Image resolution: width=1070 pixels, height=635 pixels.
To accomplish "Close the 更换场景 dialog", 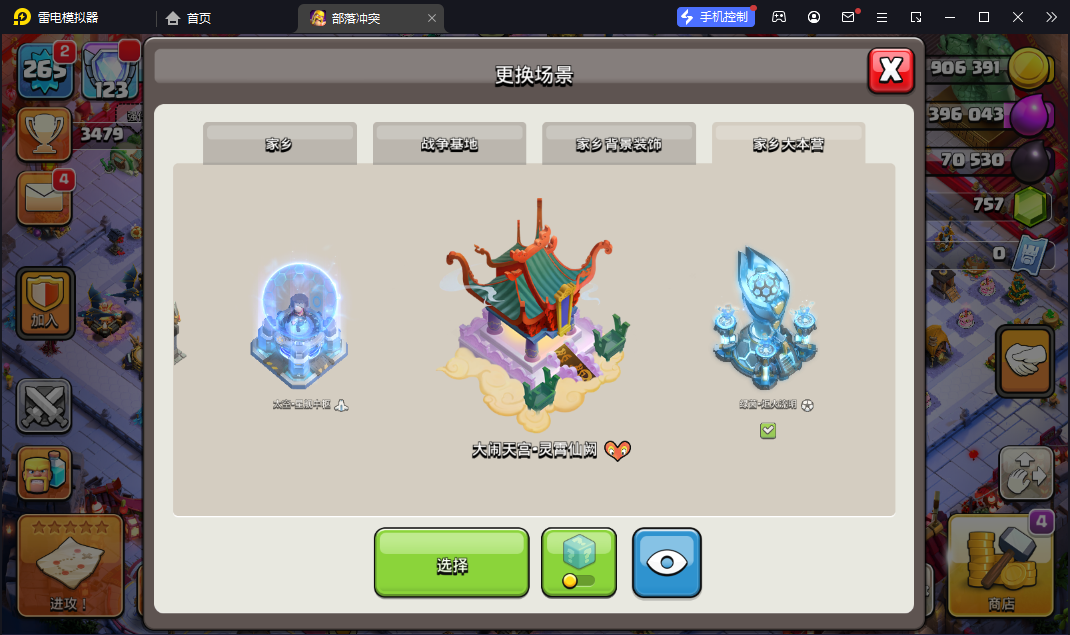I will point(890,70).
